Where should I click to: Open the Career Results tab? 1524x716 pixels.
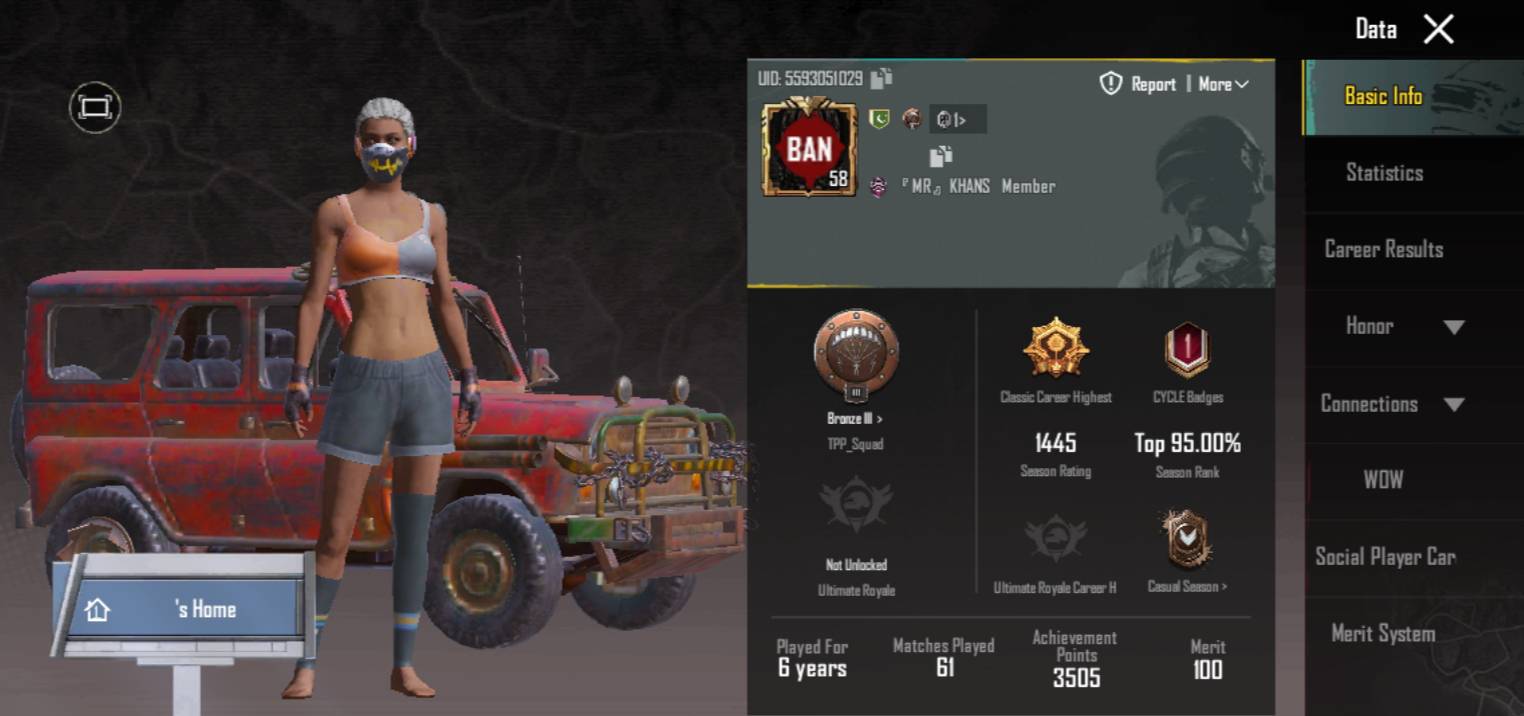point(1384,249)
